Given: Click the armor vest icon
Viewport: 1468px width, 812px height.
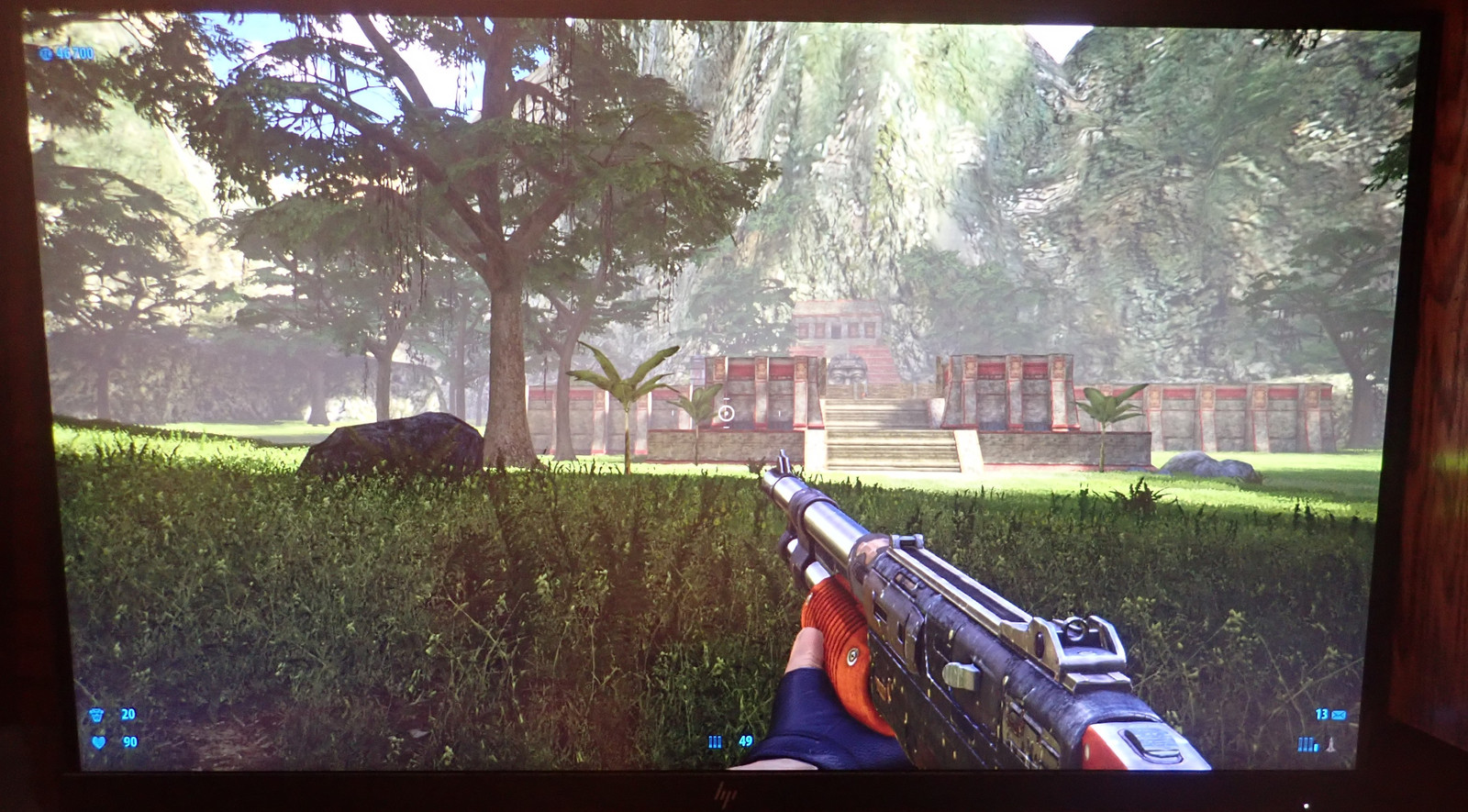Looking at the screenshot, I should coord(97,715).
